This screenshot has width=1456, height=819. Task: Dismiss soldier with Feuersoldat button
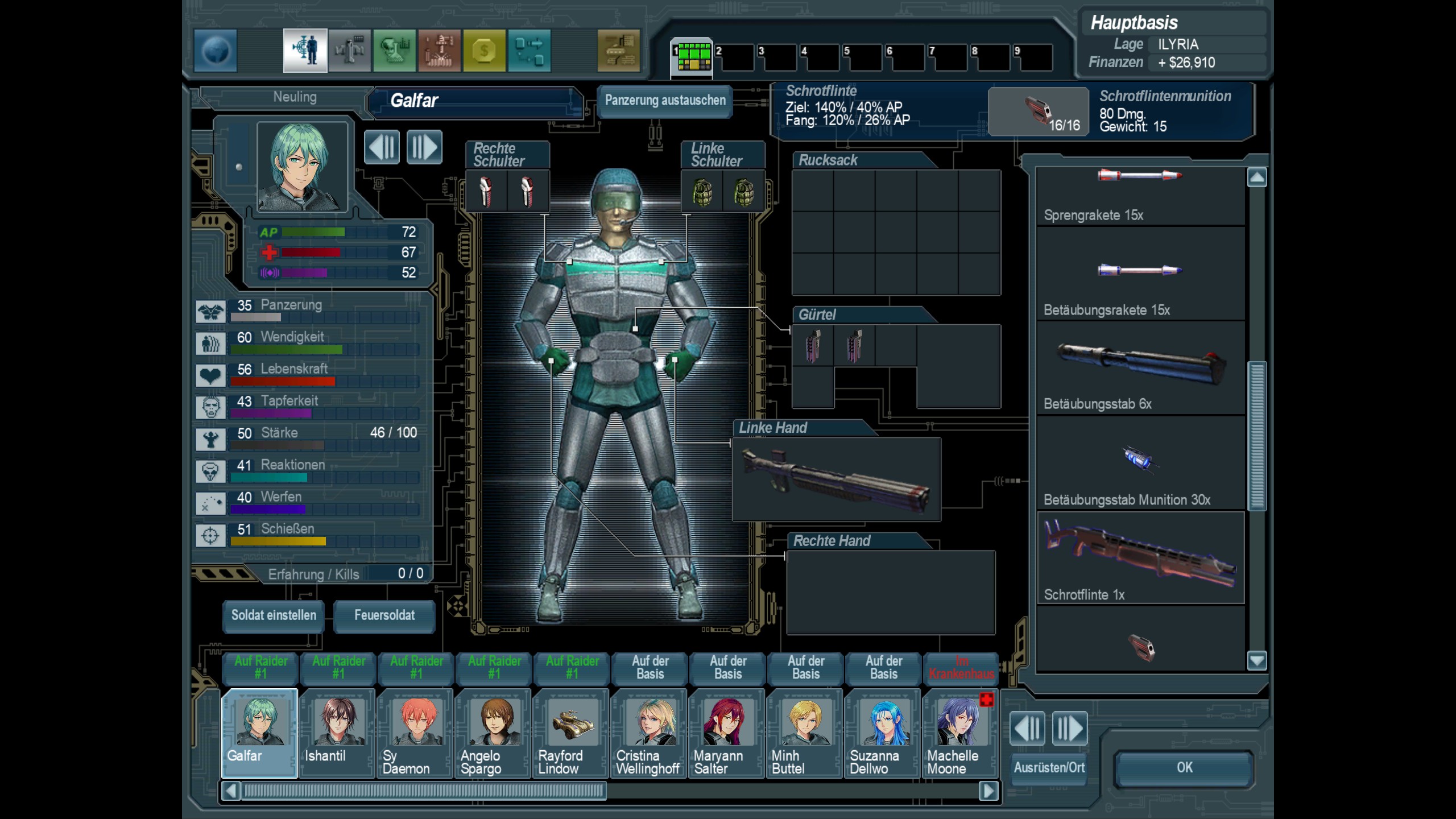(384, 615)
